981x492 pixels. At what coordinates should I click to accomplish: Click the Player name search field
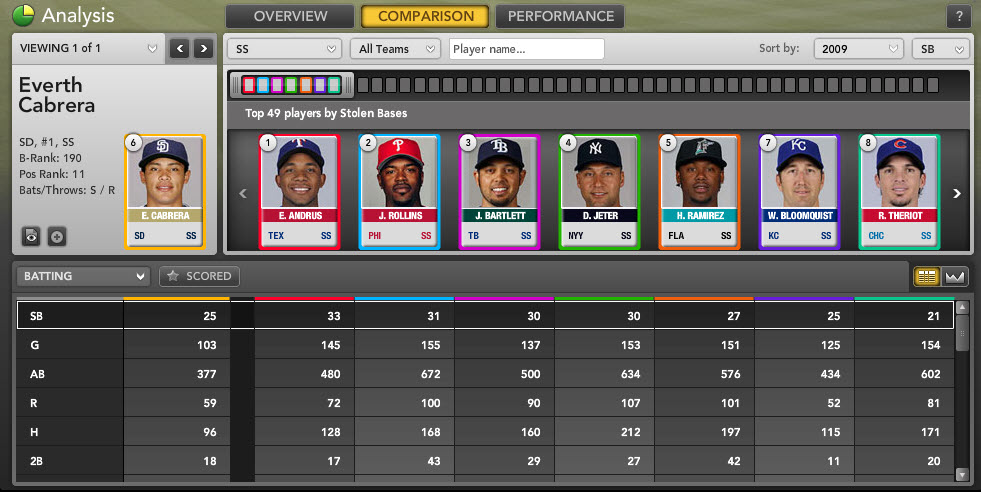click(527, 49)
